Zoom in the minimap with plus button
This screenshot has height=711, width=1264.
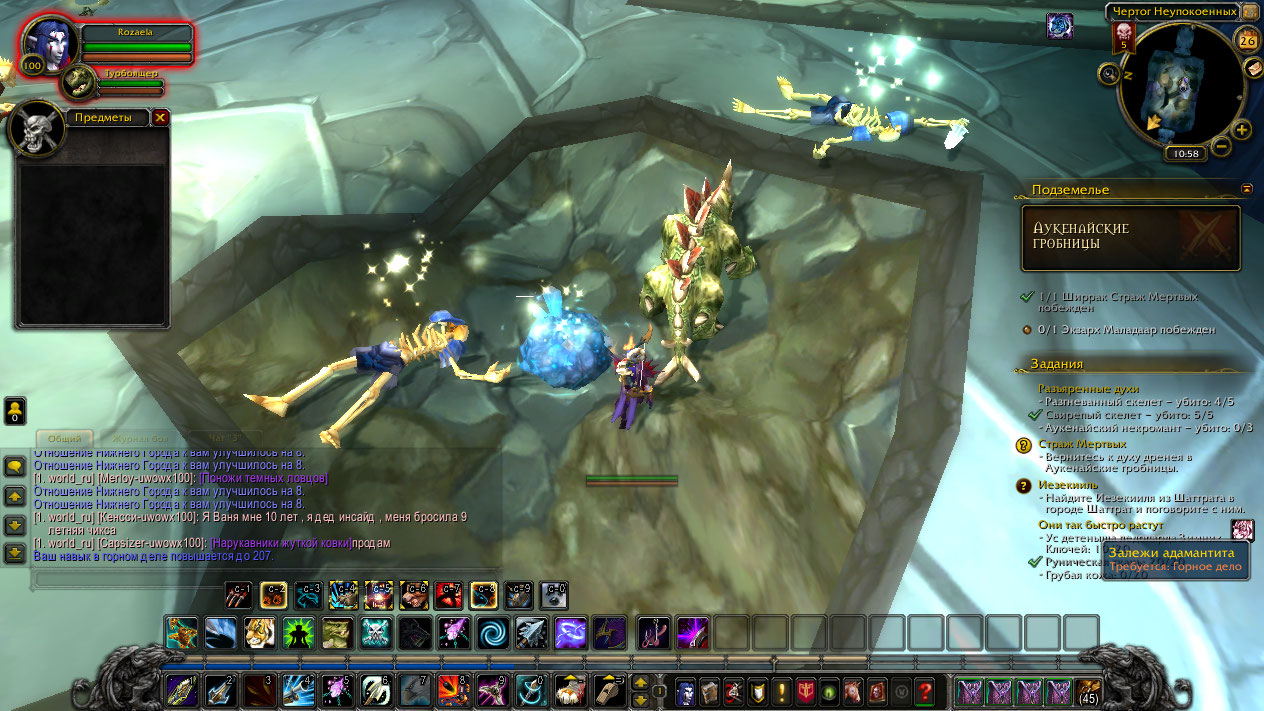click(1242, 129)
